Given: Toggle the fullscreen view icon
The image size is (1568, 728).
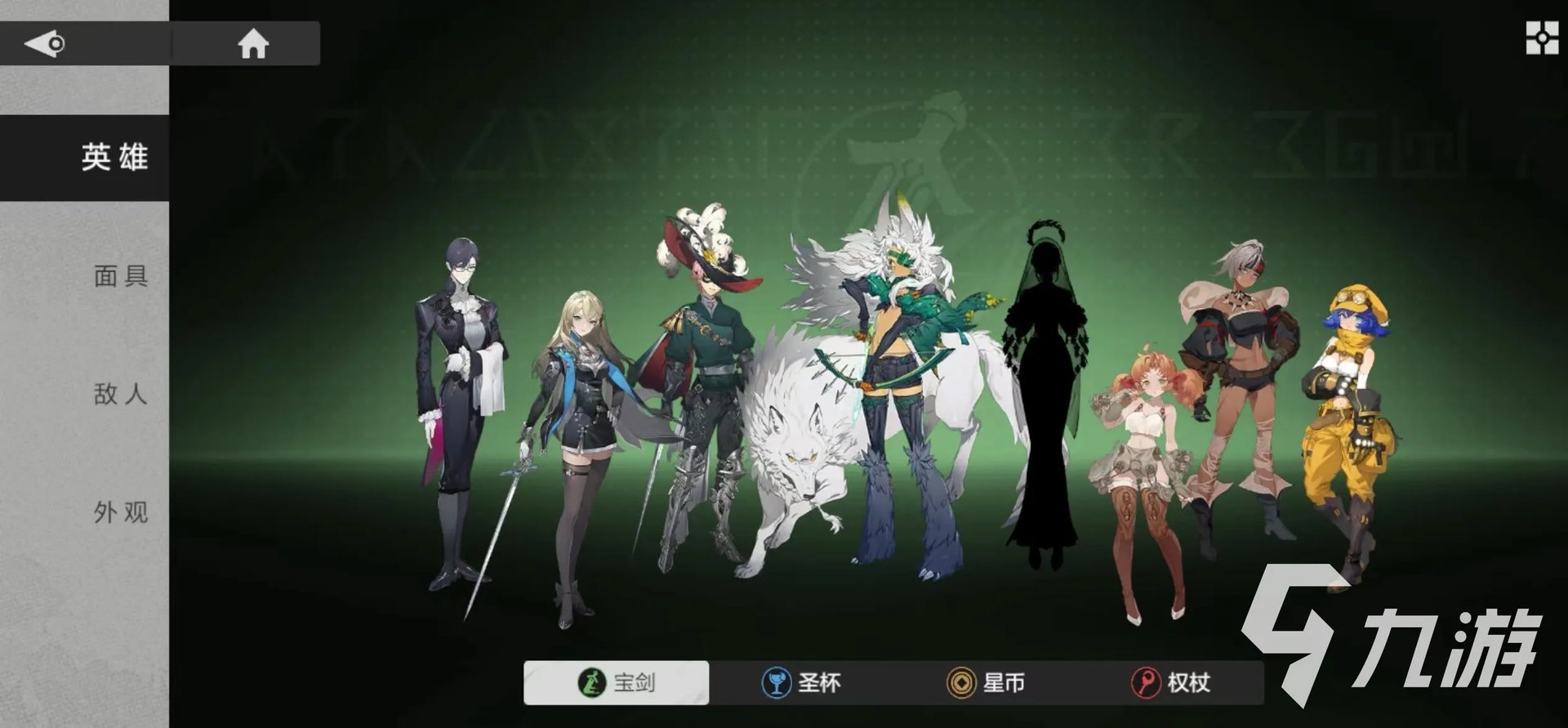Looking at the screenshot, I should [1542, 38].
